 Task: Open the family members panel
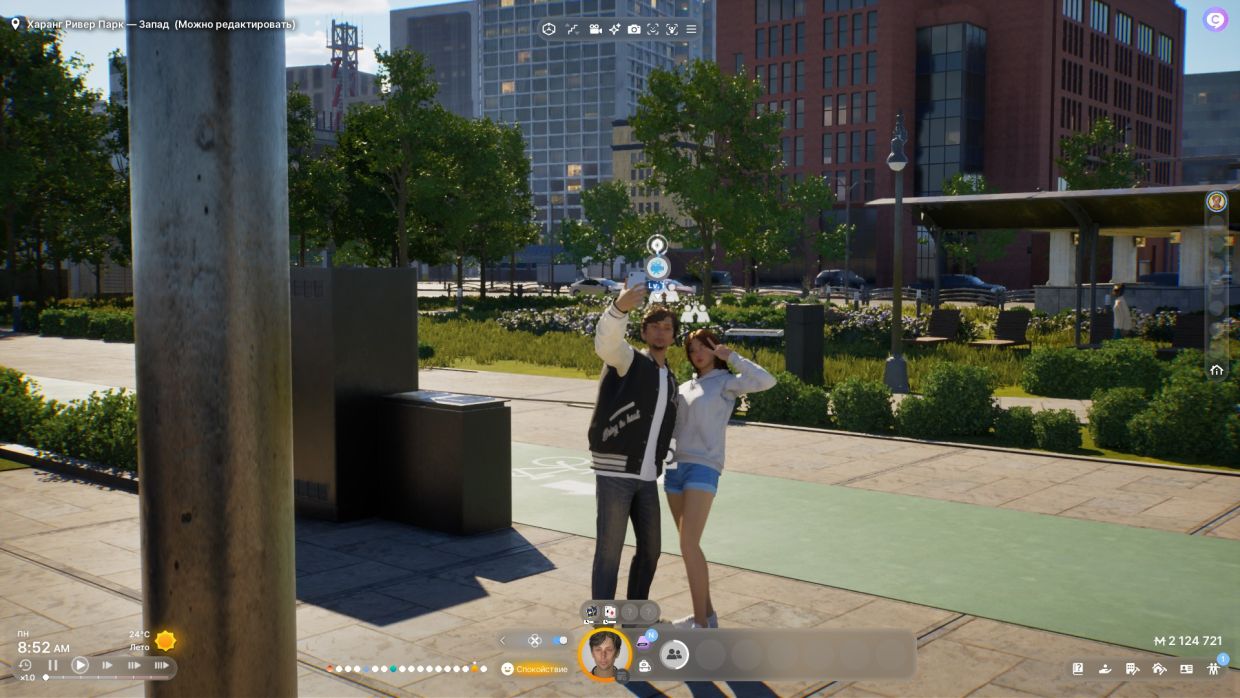(x=1215, y=668)
